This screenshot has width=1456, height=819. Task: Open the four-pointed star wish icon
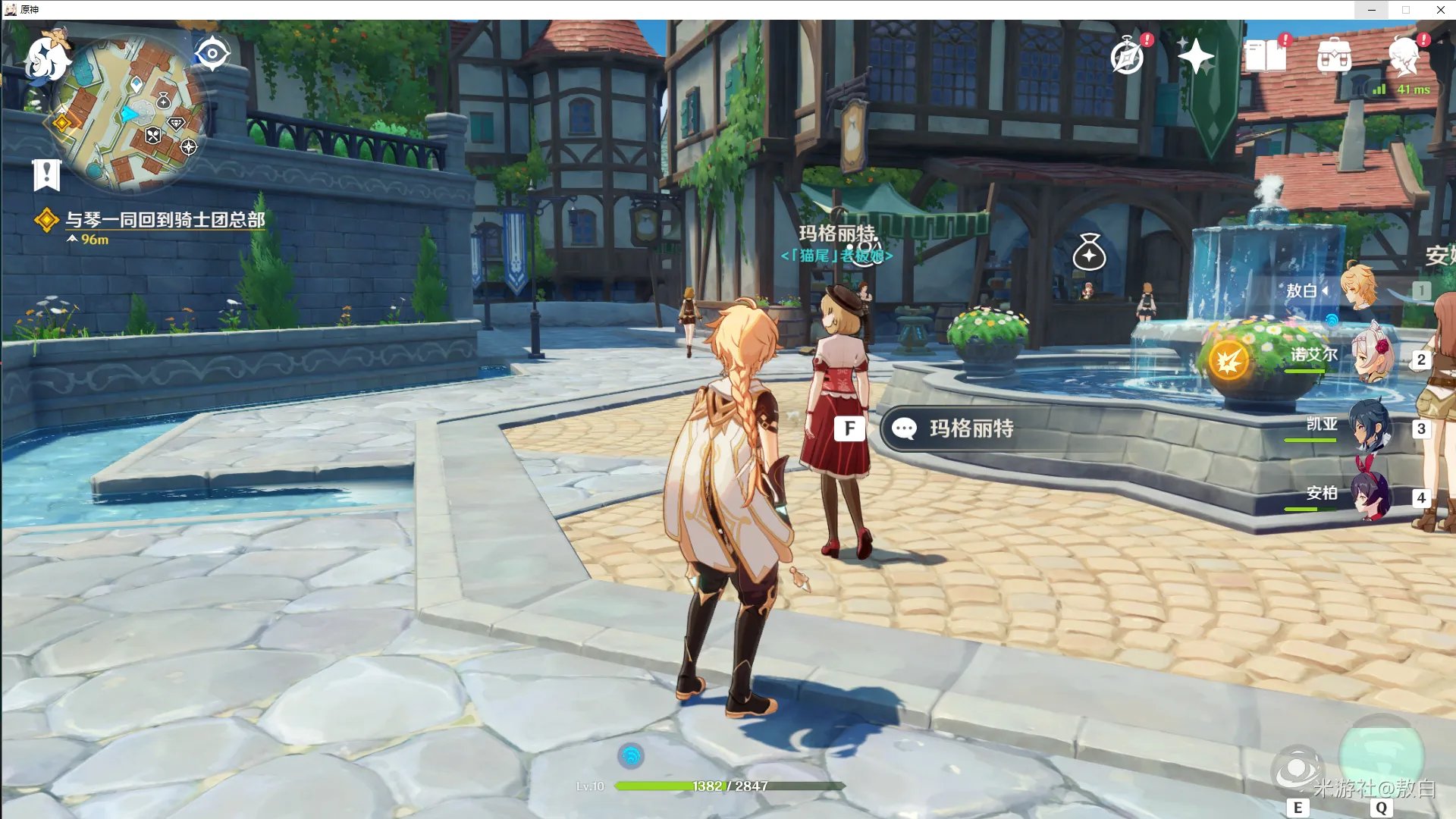point(1196,57)
